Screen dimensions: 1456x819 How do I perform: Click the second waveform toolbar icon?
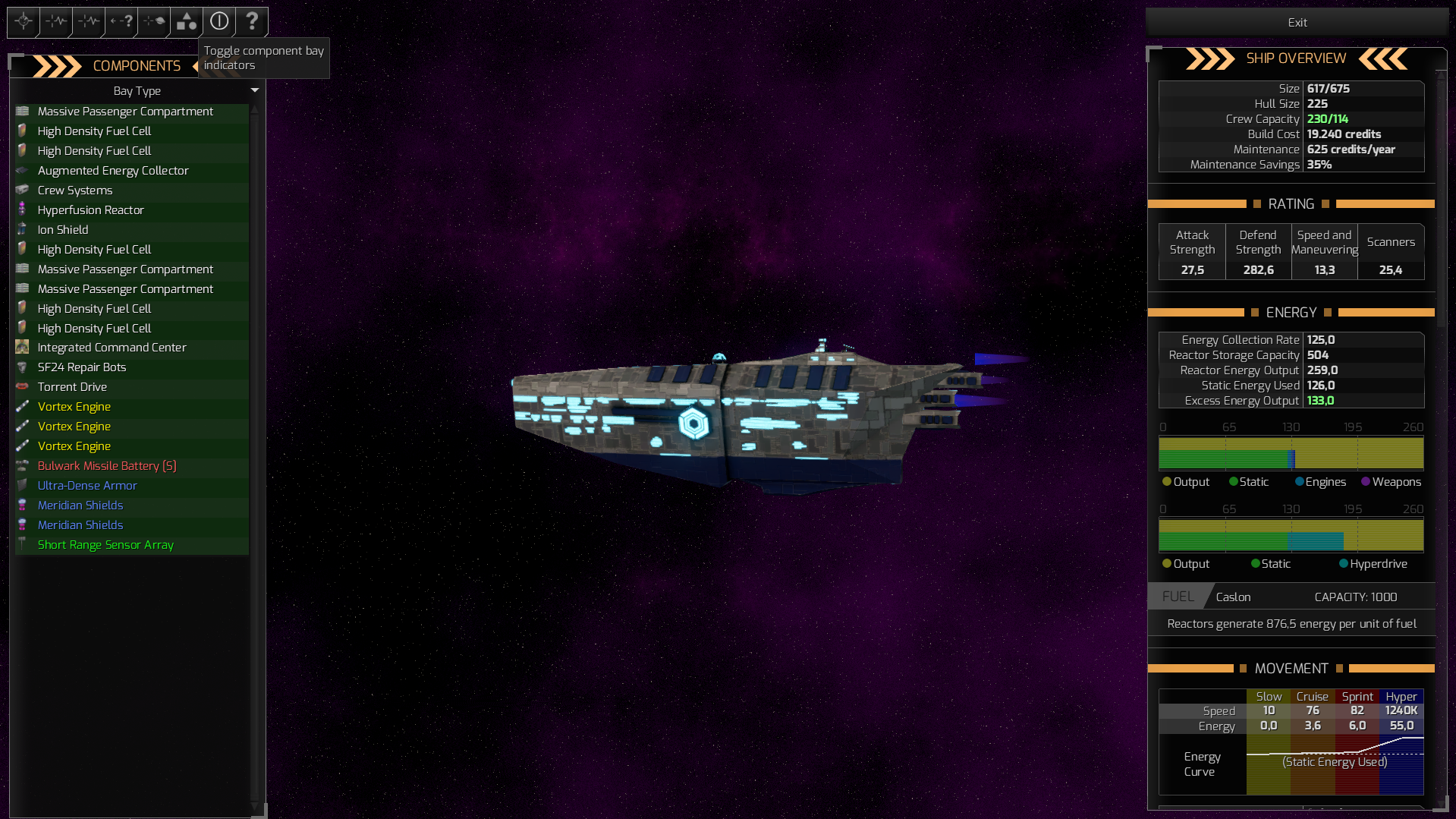pyautogui.click(x=87, y=22)
